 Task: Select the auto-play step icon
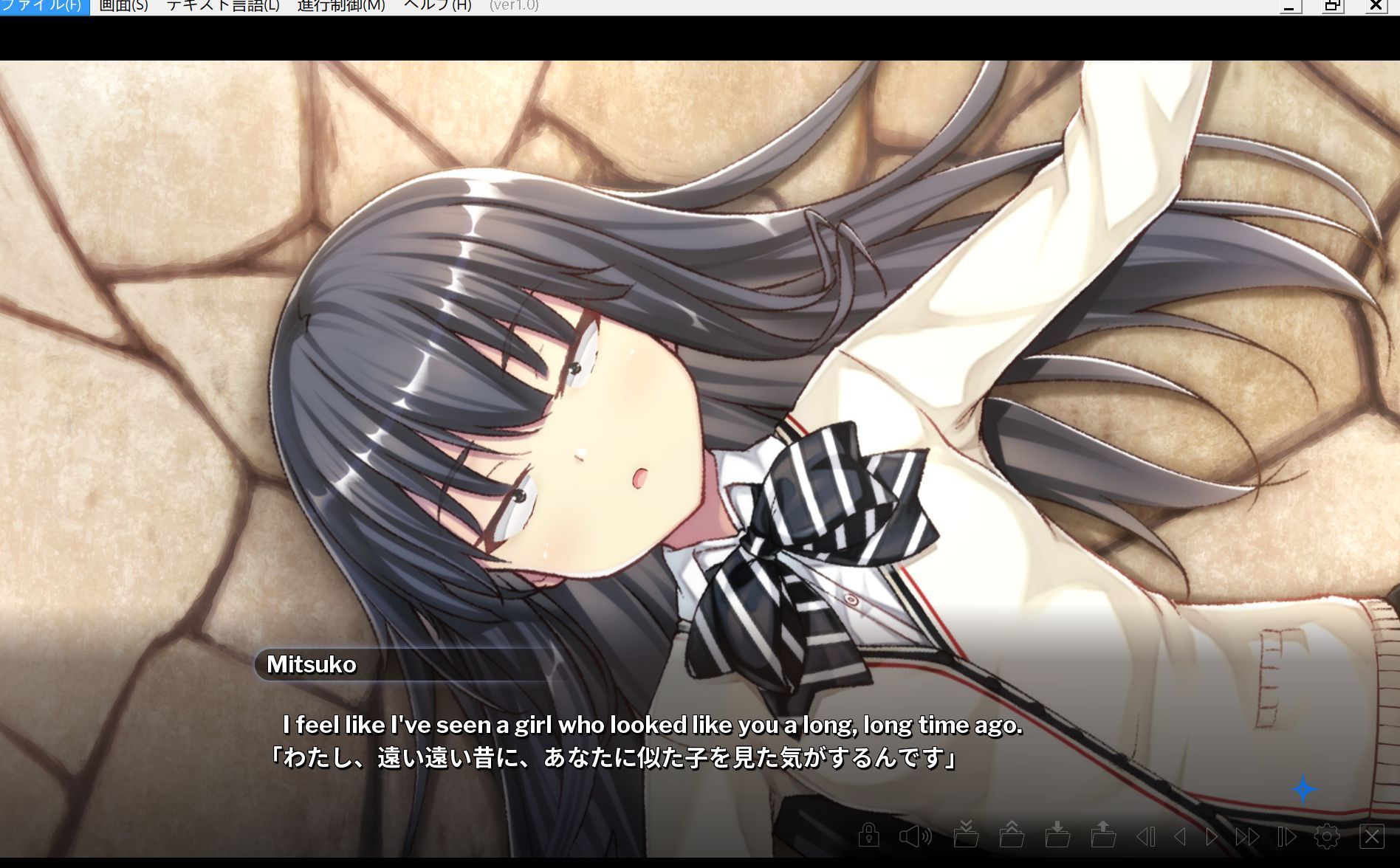click(1286, 836)
